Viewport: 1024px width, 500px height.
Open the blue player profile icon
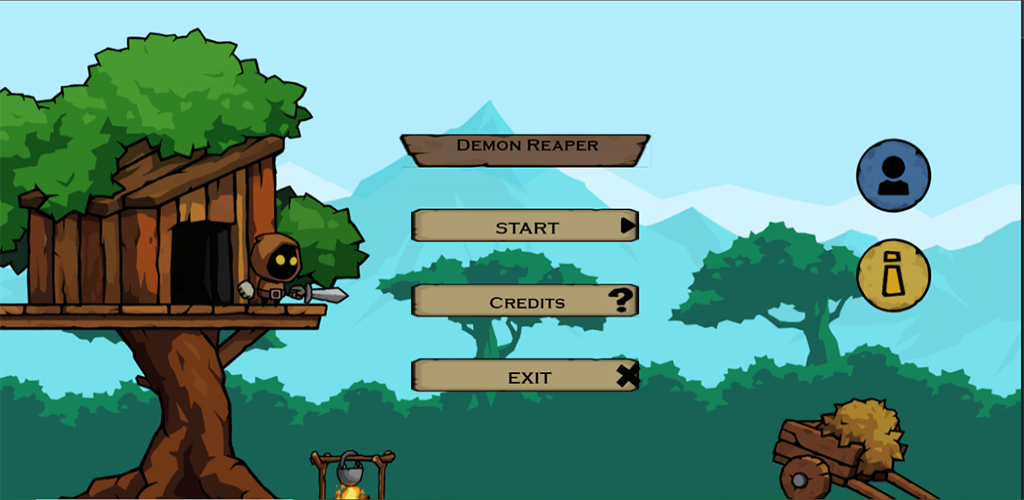(x=893, y=176)
